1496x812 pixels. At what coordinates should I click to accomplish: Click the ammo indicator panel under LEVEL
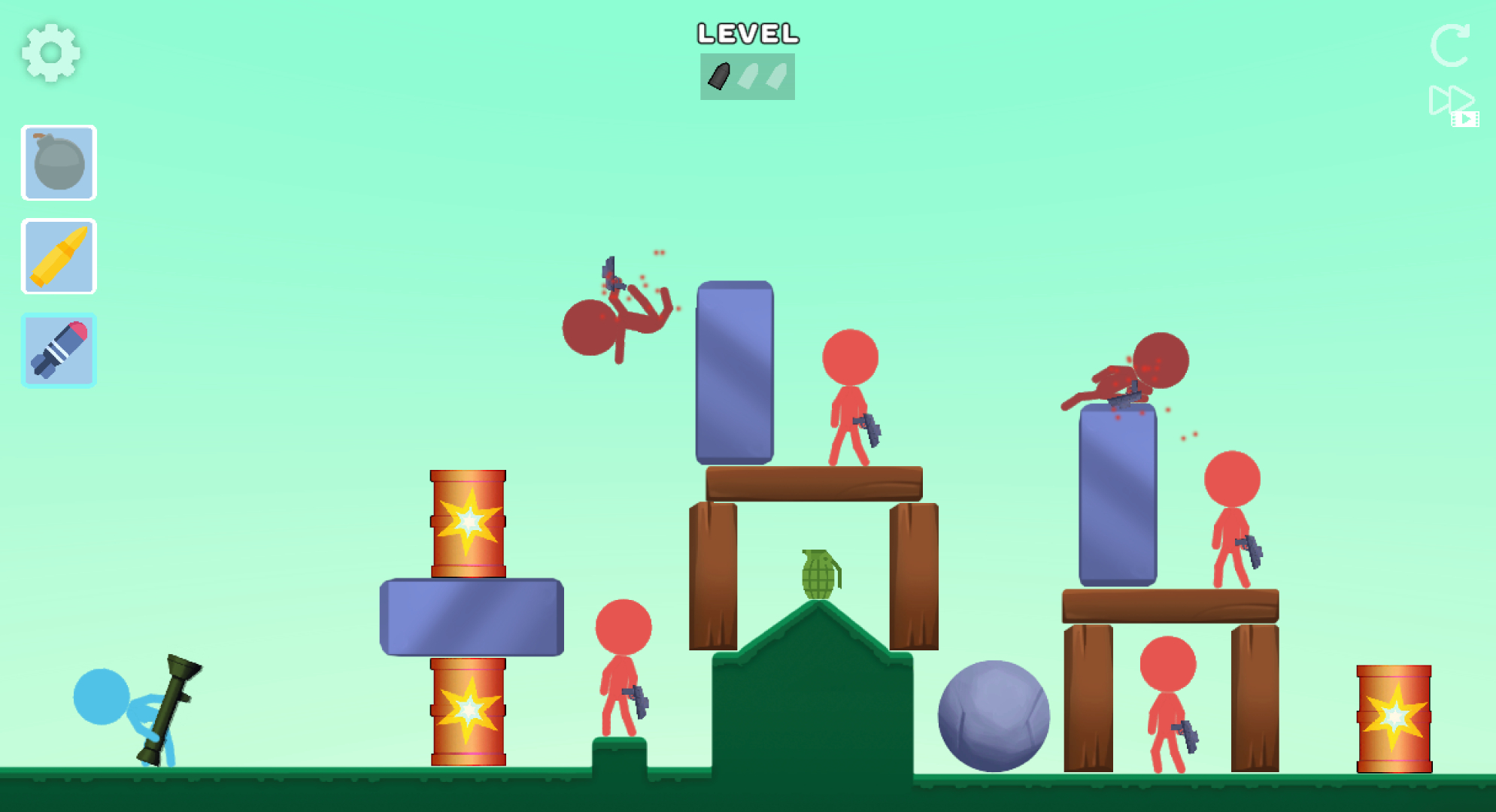[x=747, y=75]
